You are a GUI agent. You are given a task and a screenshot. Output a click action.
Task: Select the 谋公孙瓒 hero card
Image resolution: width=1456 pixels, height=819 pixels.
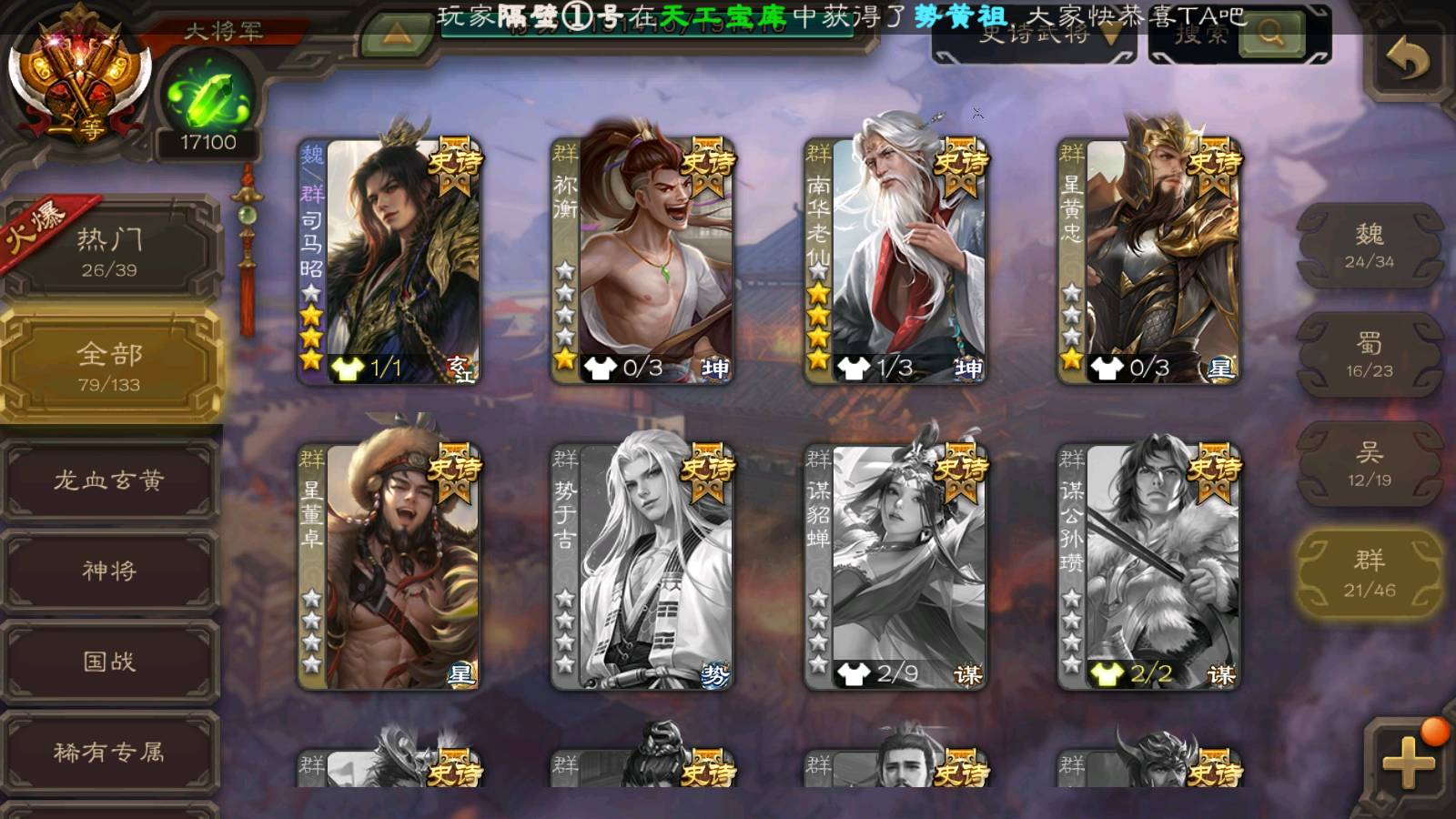point(1149,566)
